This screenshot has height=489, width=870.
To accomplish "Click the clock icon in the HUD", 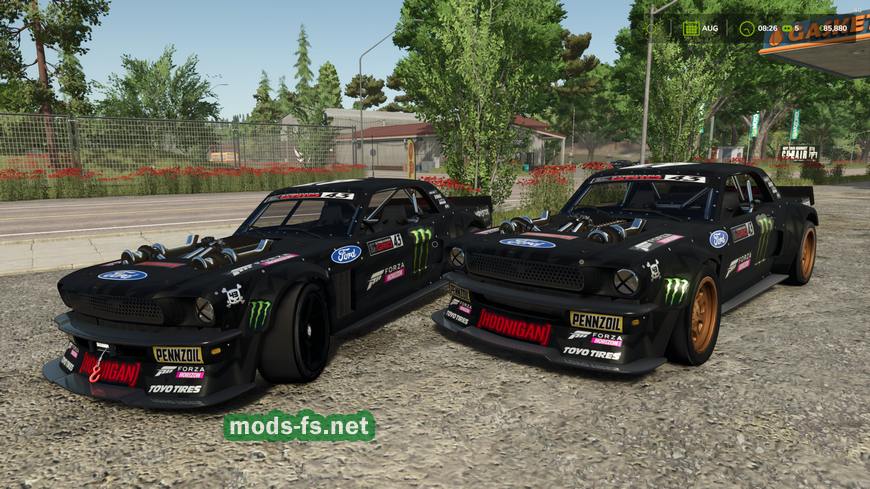I will tap(746, 28).
